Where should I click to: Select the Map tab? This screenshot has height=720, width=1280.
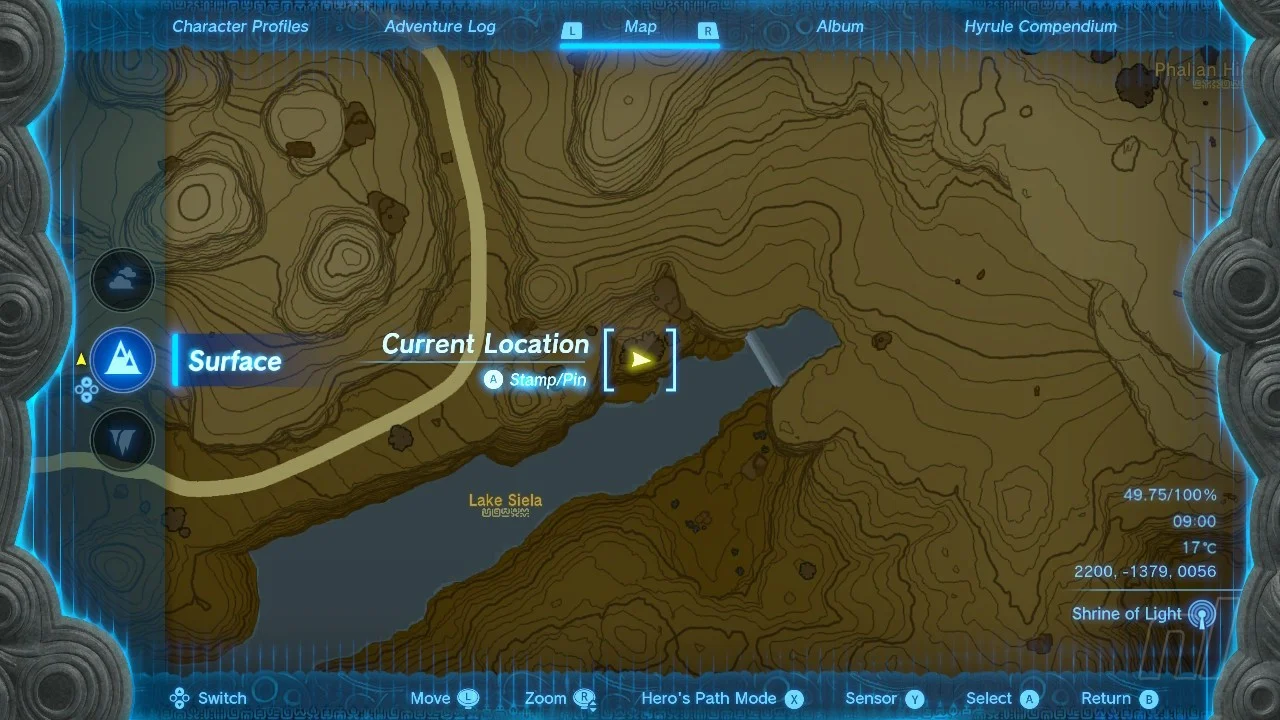pyautogui.click(x=640, y=27)
